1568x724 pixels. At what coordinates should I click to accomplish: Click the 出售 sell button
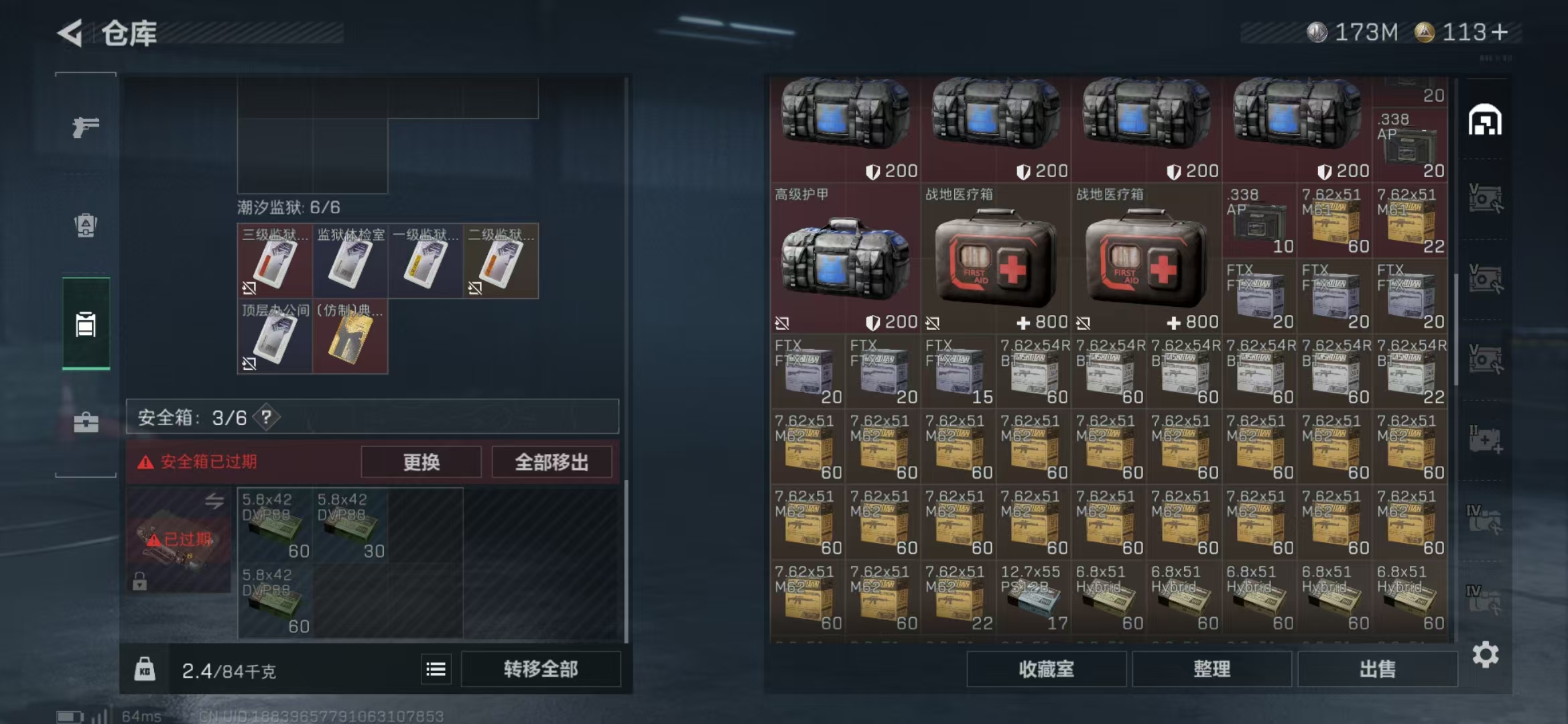pyautogui.click(x=1378, y=669)
